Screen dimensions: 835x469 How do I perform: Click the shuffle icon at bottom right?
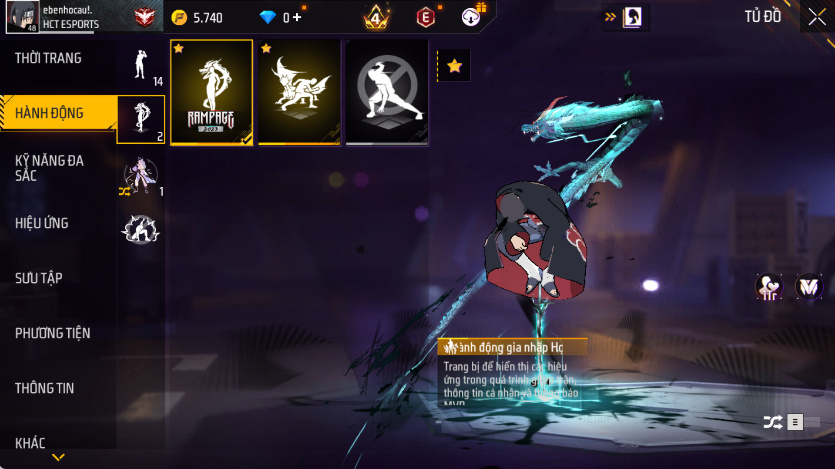(x=772, y=422)
